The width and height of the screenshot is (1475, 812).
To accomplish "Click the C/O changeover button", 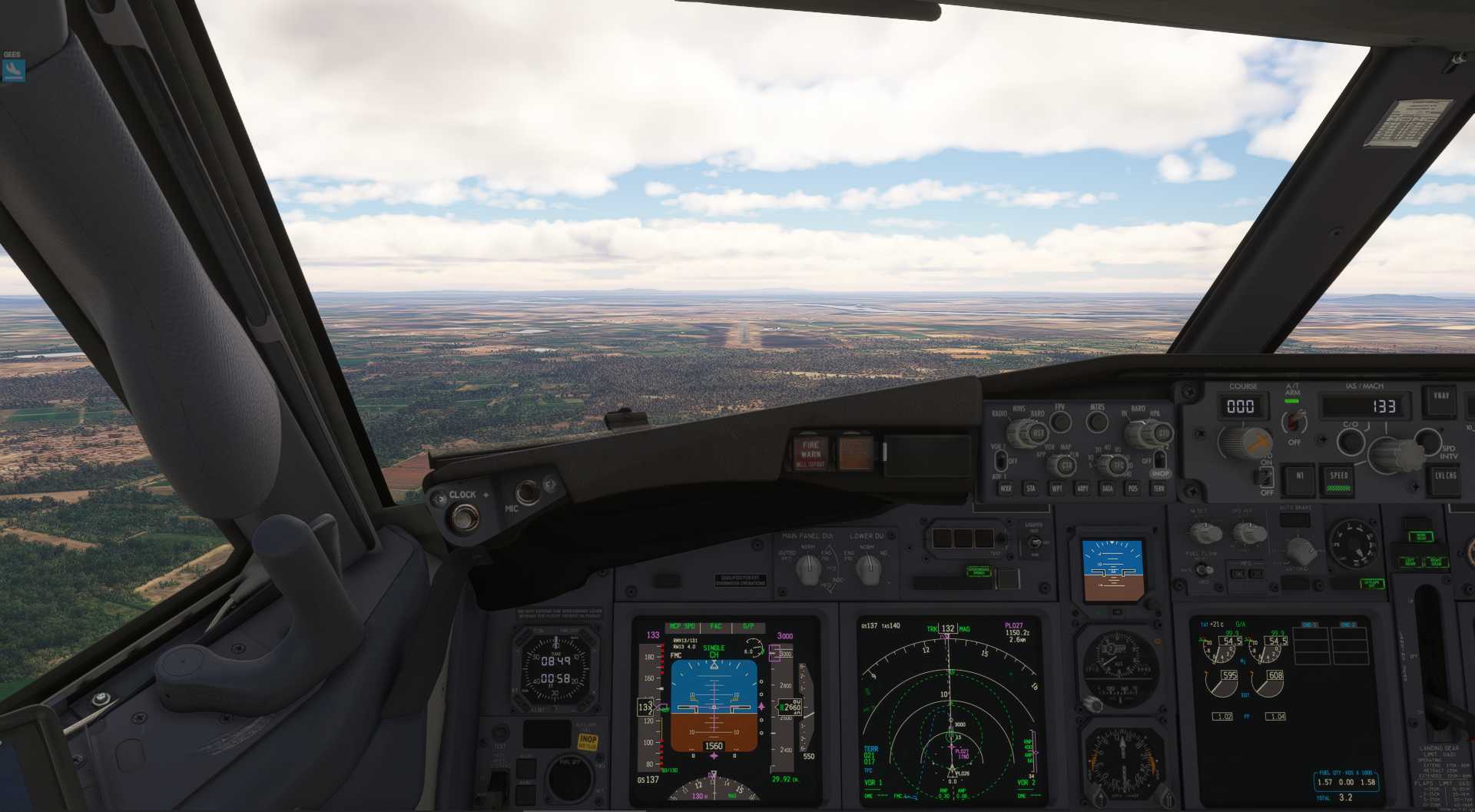I will (x=1350, y=441).
